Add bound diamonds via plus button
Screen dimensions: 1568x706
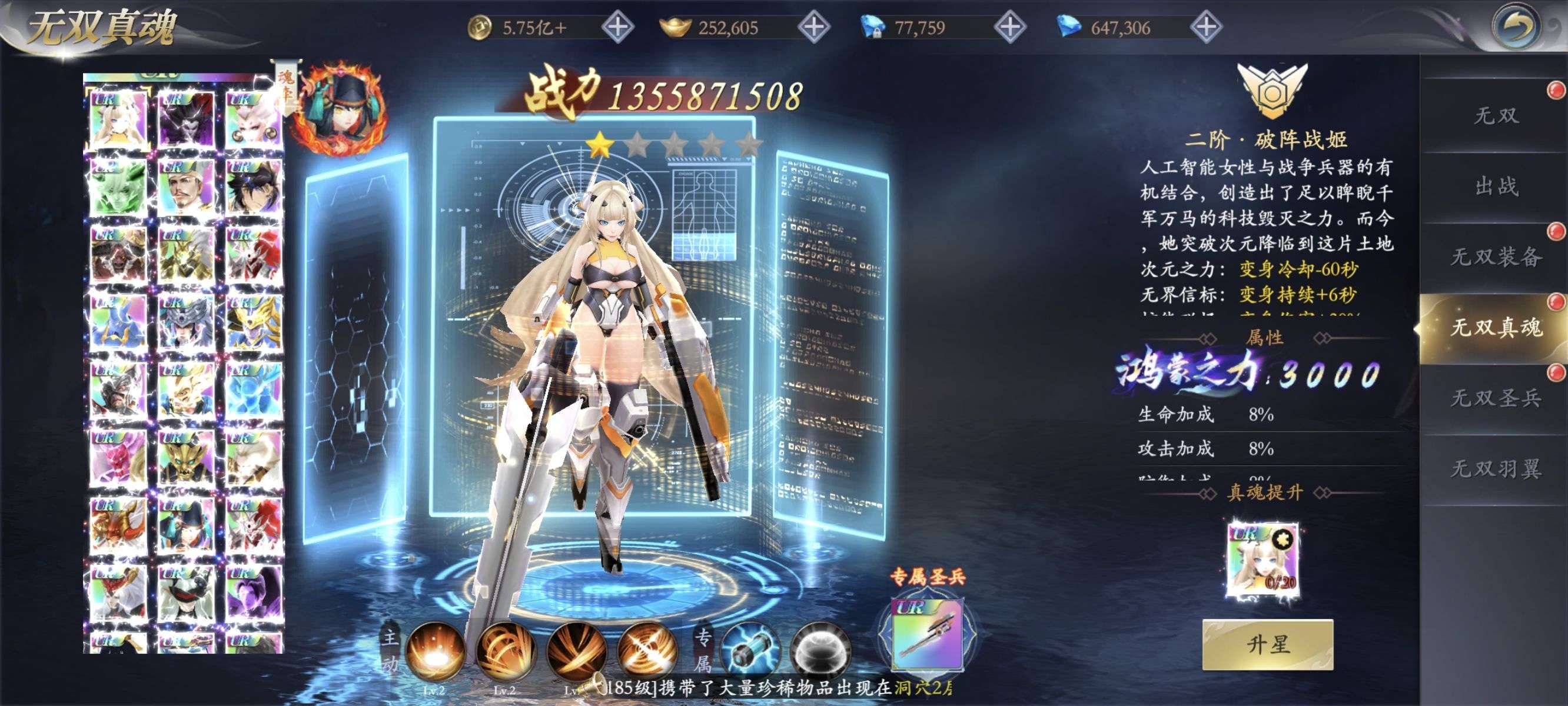point(1010,28)
